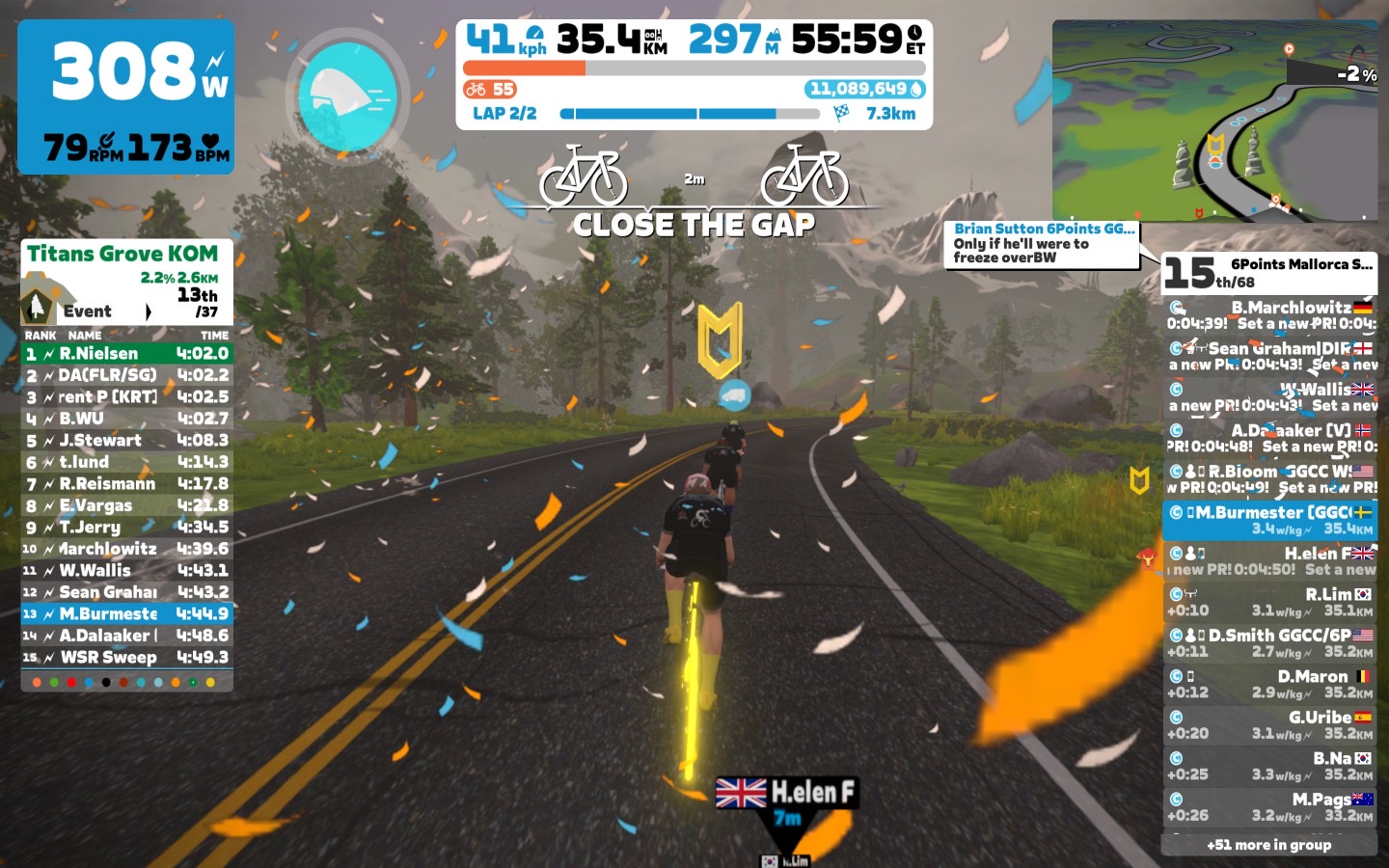Select J.Stewart's leaderboard row

(127, 441)
